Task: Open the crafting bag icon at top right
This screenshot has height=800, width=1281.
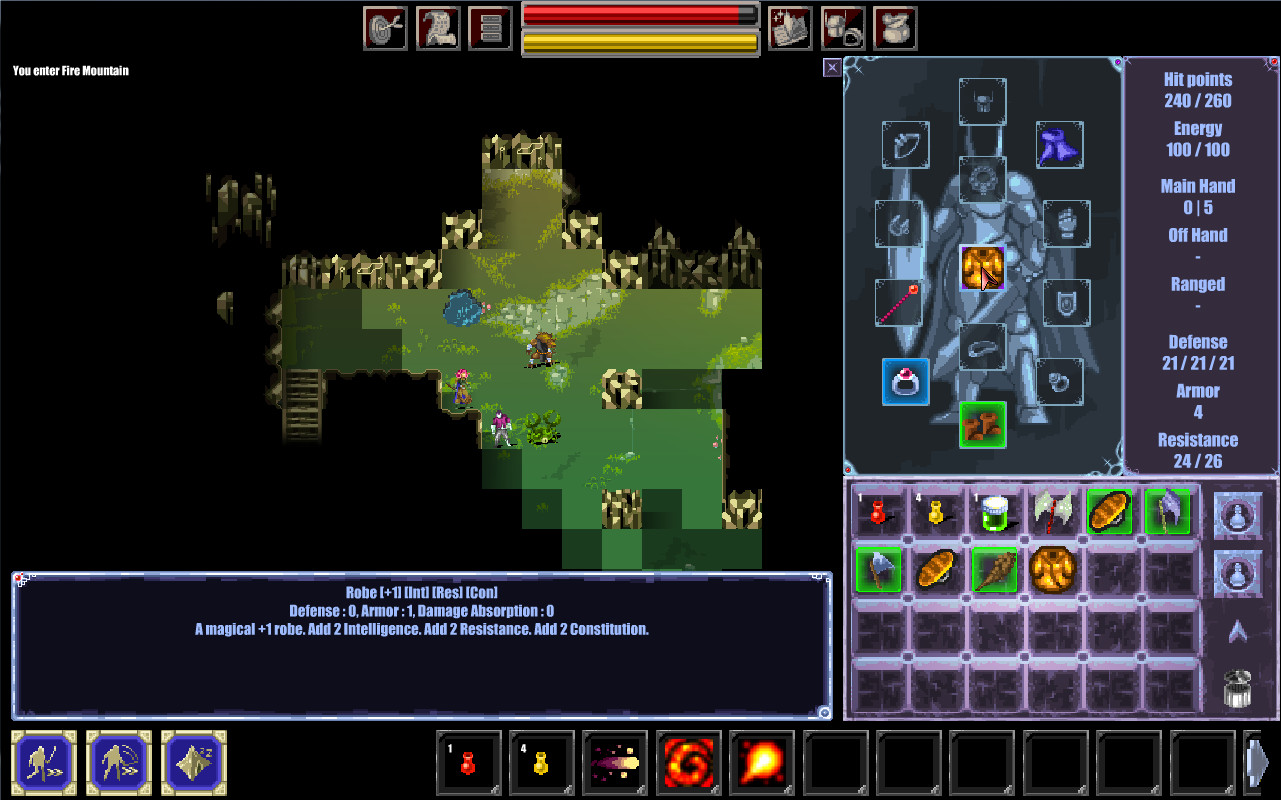Action: pyautogui.click(x=895, y=27)
